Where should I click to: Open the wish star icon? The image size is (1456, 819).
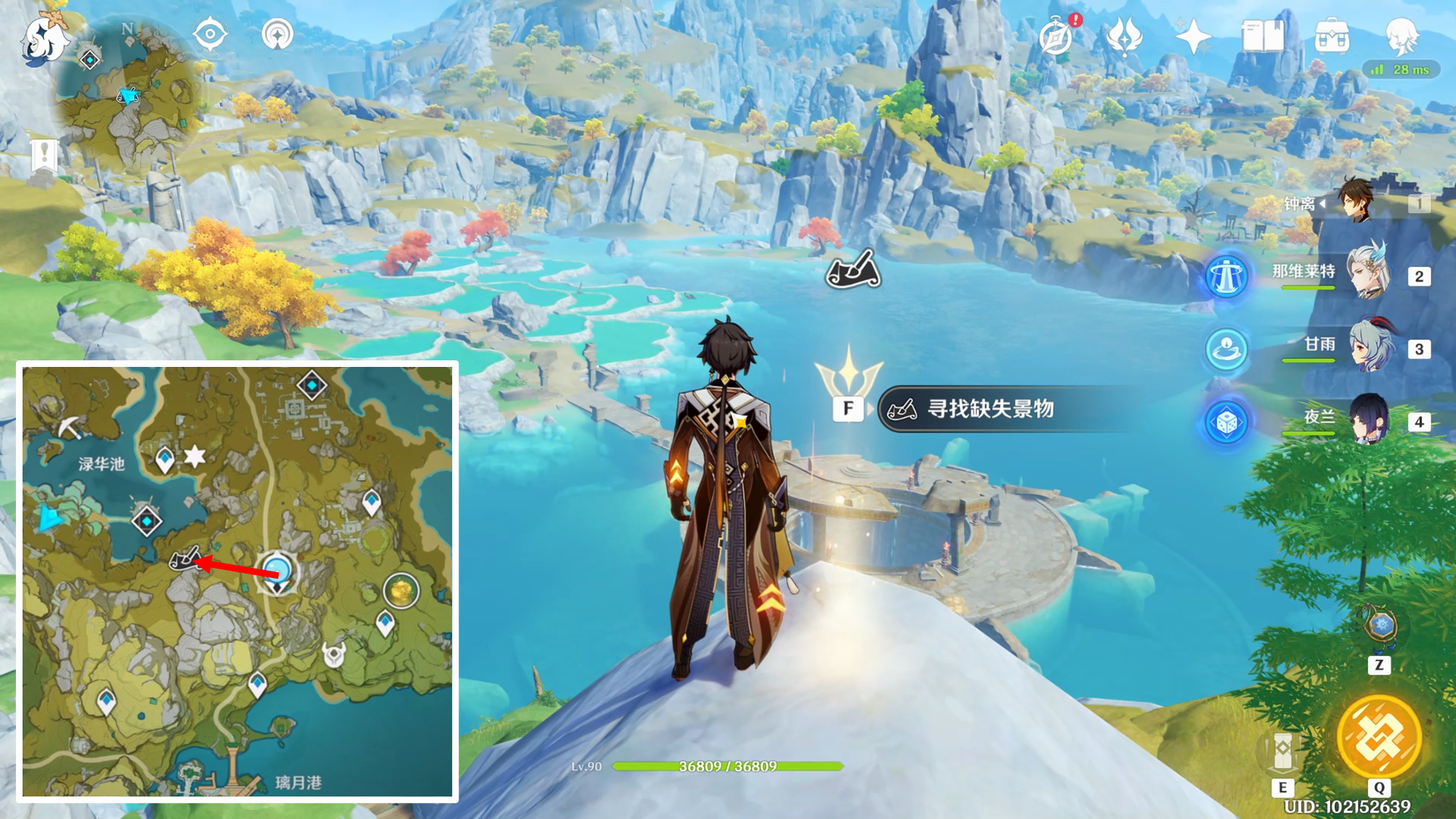1192,36
